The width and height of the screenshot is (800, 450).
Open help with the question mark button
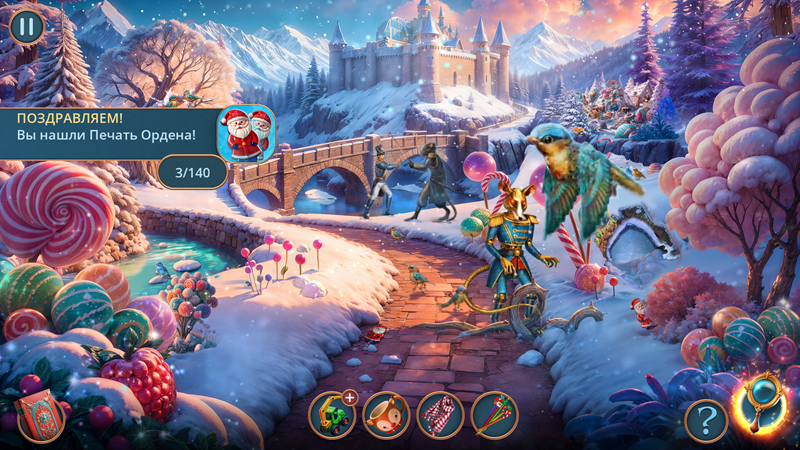706,420
